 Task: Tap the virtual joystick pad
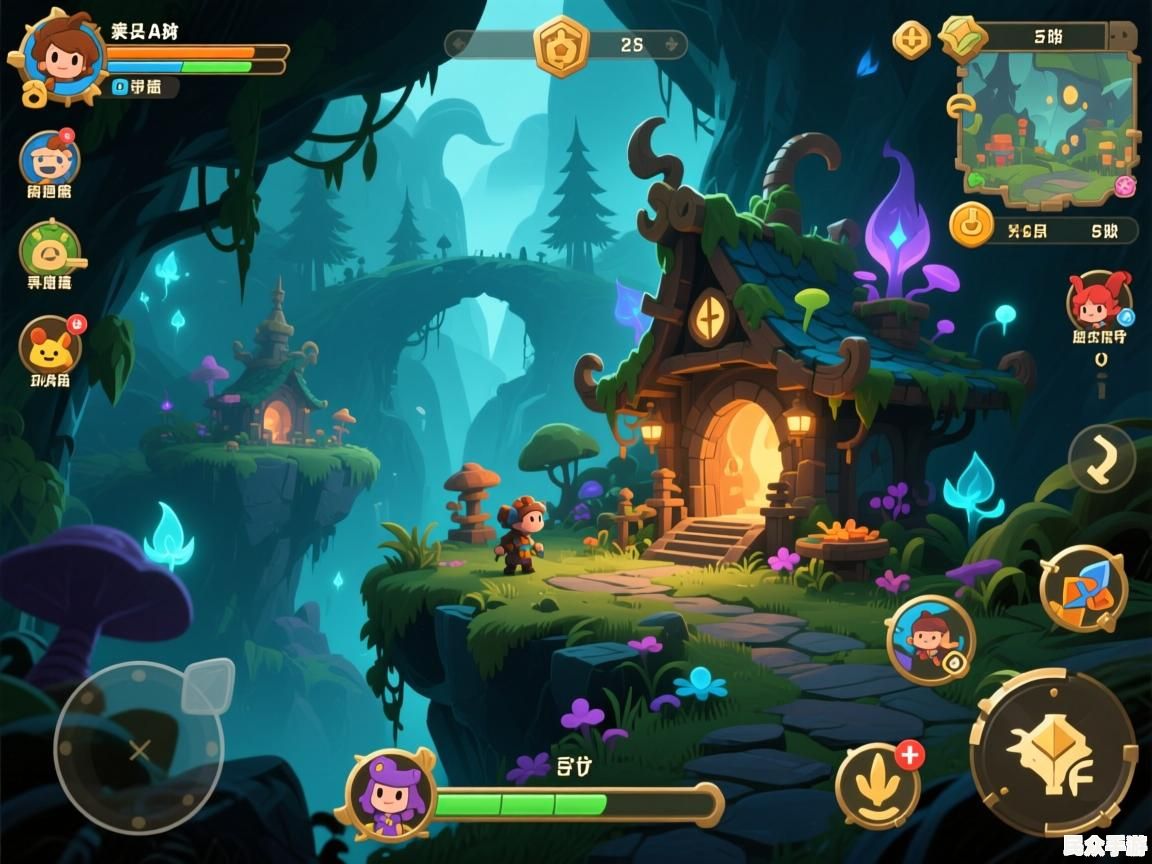pyautogui.click(x=139, y=748)
